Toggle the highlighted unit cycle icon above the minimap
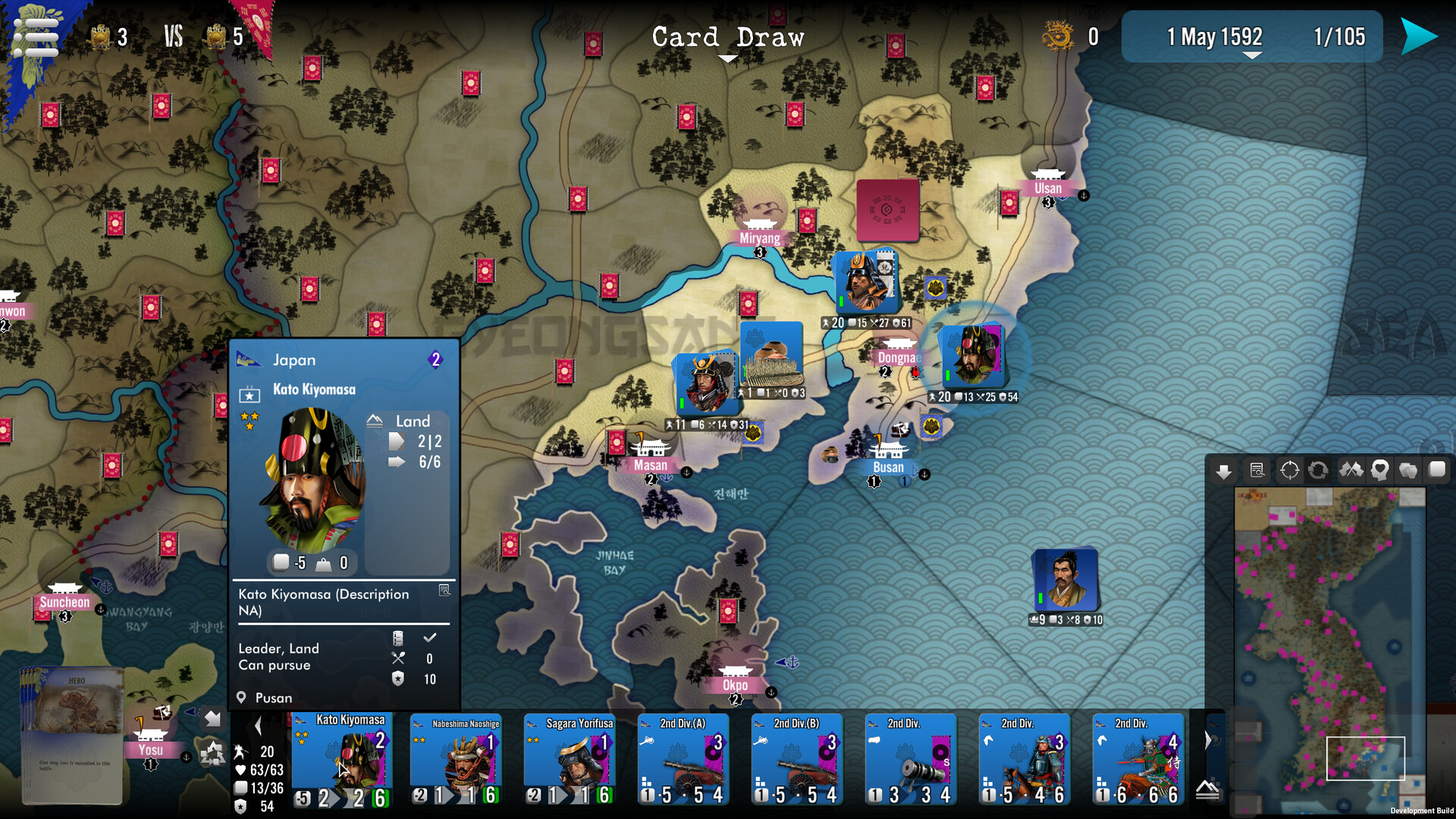This screenshot has width=1456, height=819. coord(1317,470)
